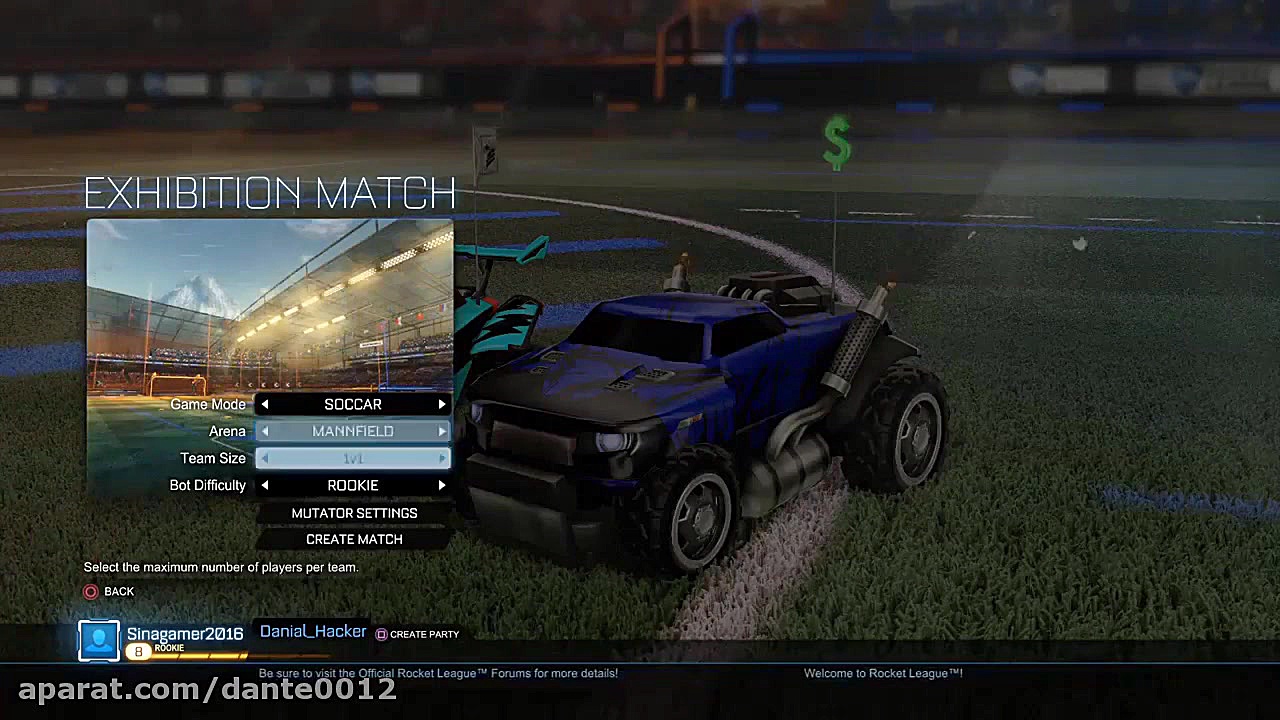Image resolution: width=1280 pixels, height=720 pixels.
Task: Open the Team Size 1v1 selector
Action: (353, 458)
